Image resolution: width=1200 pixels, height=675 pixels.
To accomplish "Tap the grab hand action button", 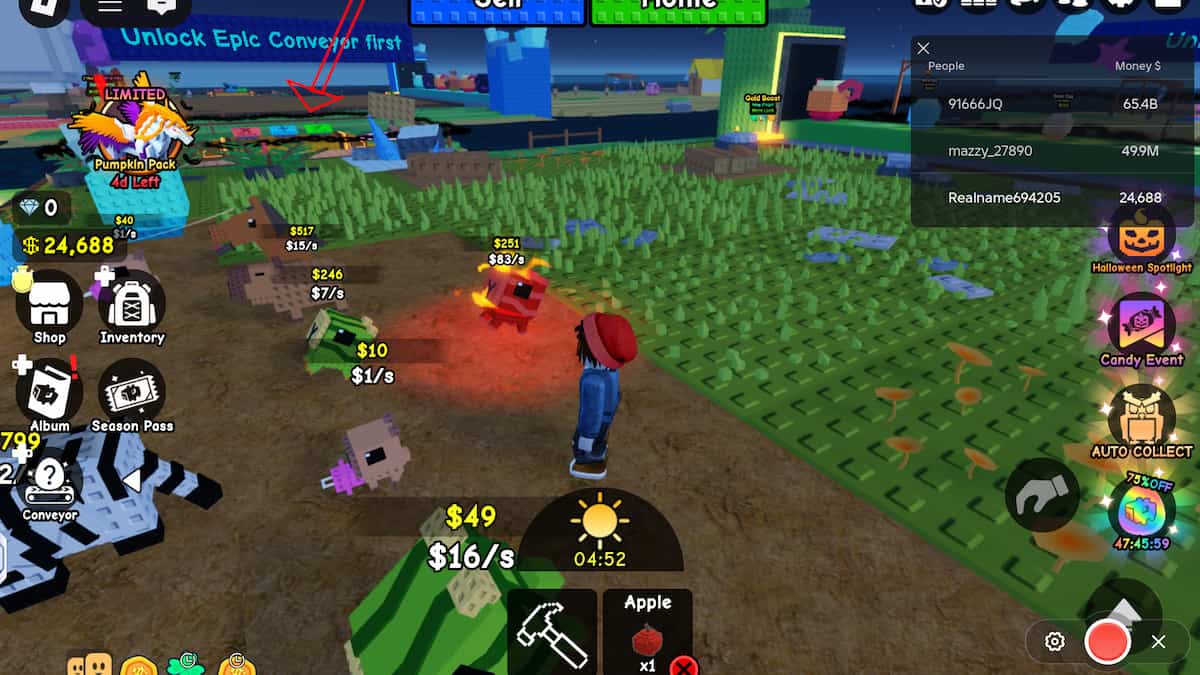I will tap(1042, 494).
